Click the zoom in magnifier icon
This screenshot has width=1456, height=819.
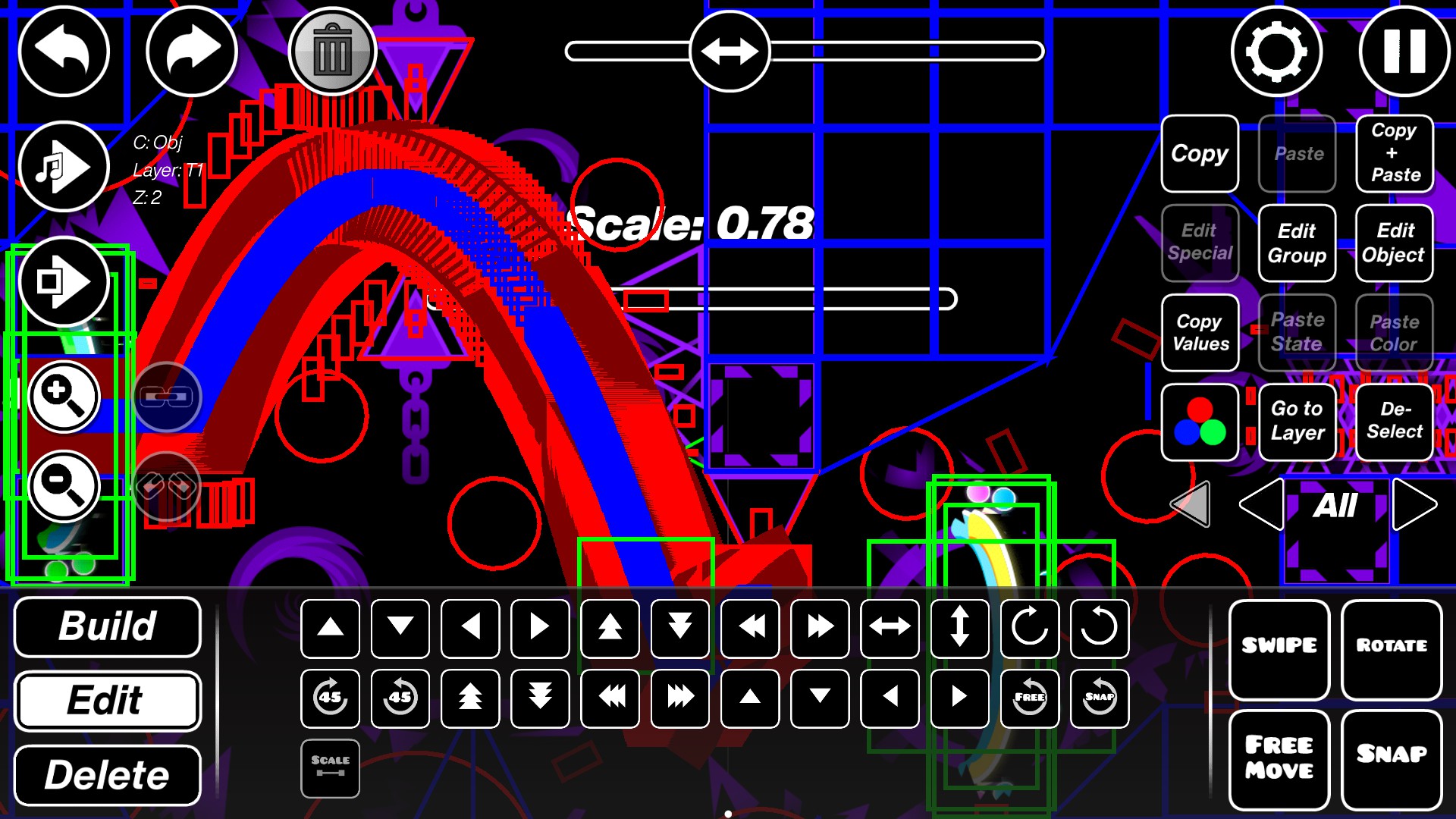[64, 396]
